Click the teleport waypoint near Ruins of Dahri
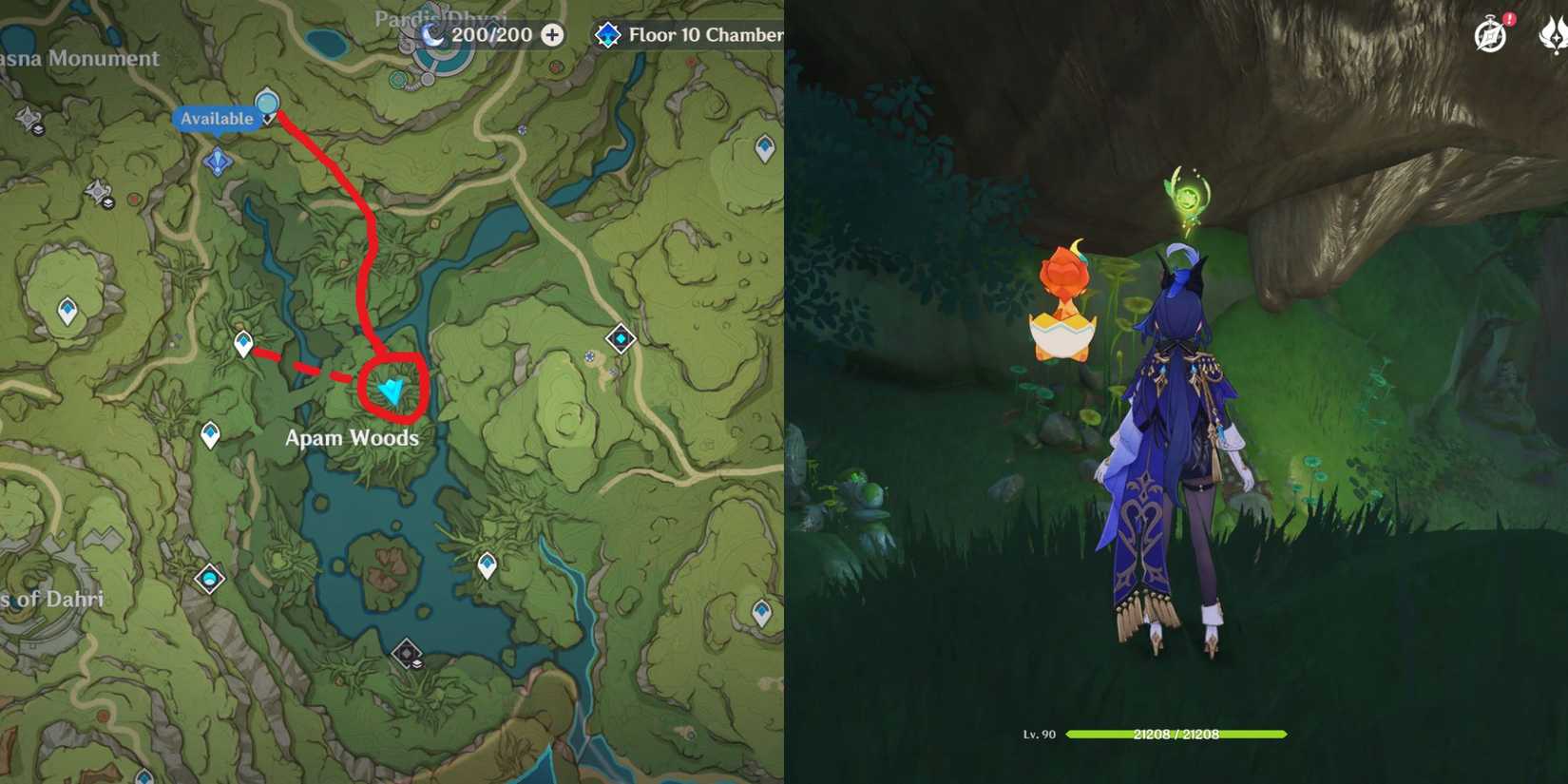 pyautogui.click(x=208, y=578)
